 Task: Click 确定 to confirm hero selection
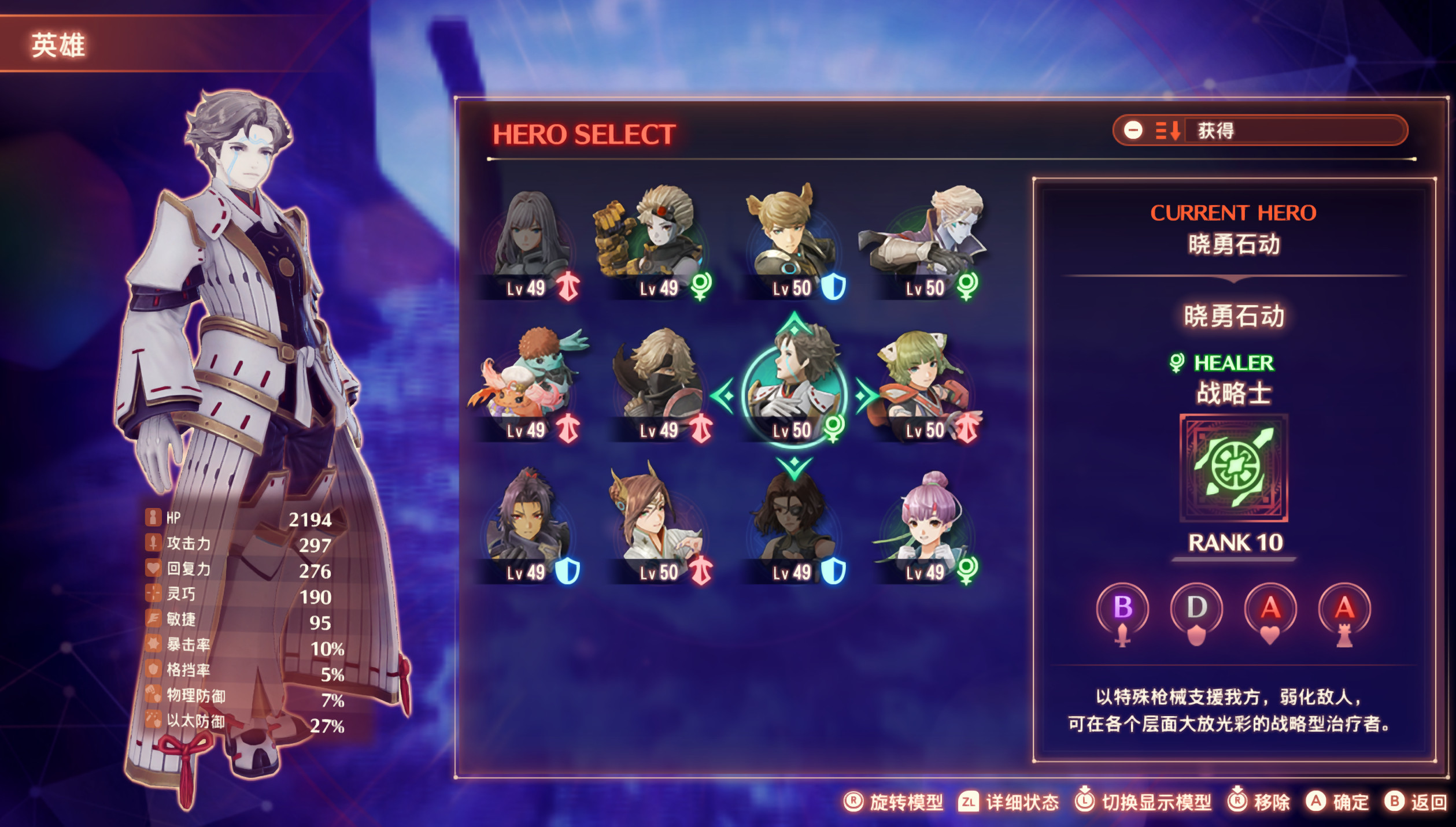1337,802
